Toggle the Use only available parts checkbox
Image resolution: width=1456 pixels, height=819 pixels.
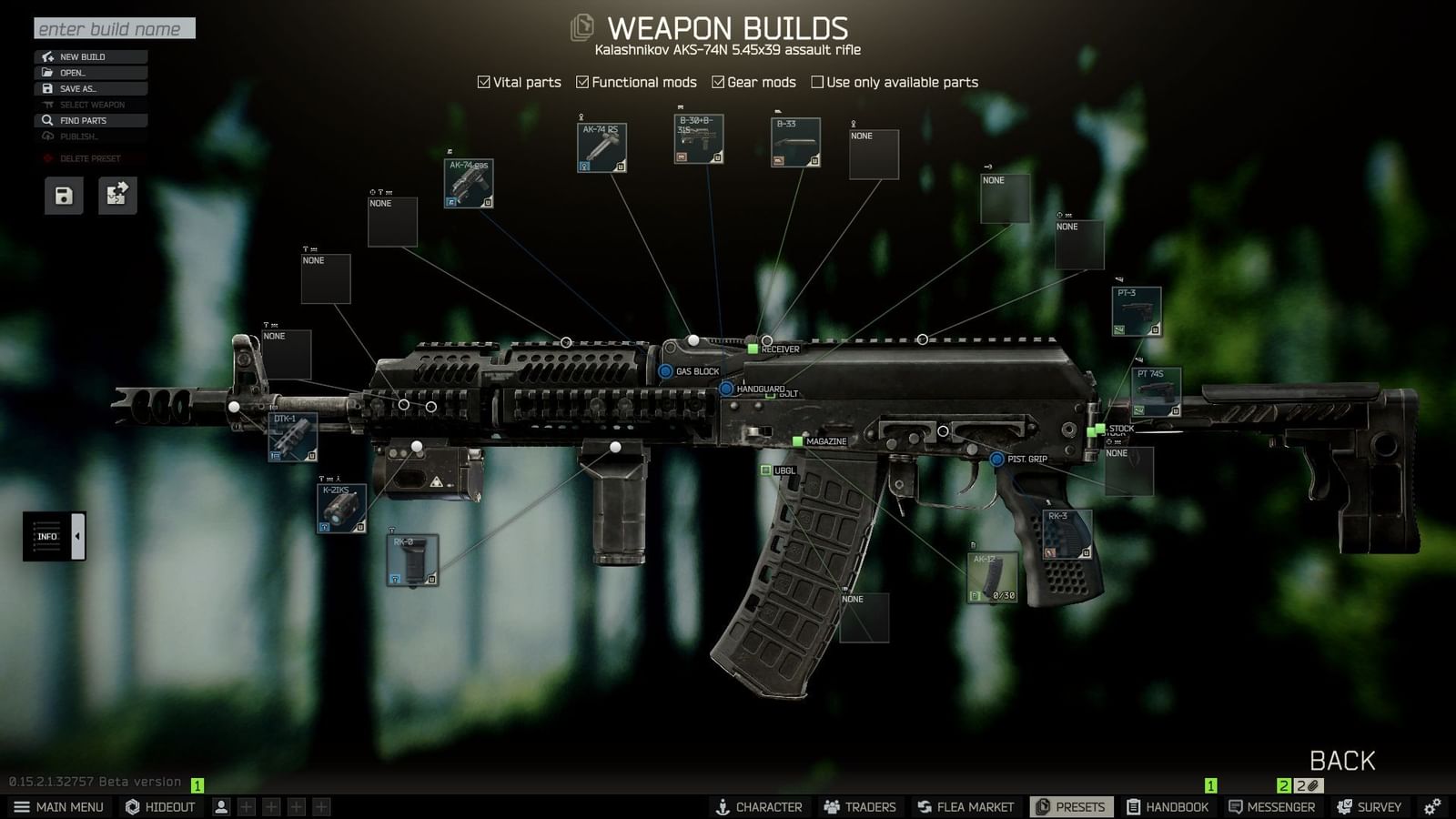(817, 82)
